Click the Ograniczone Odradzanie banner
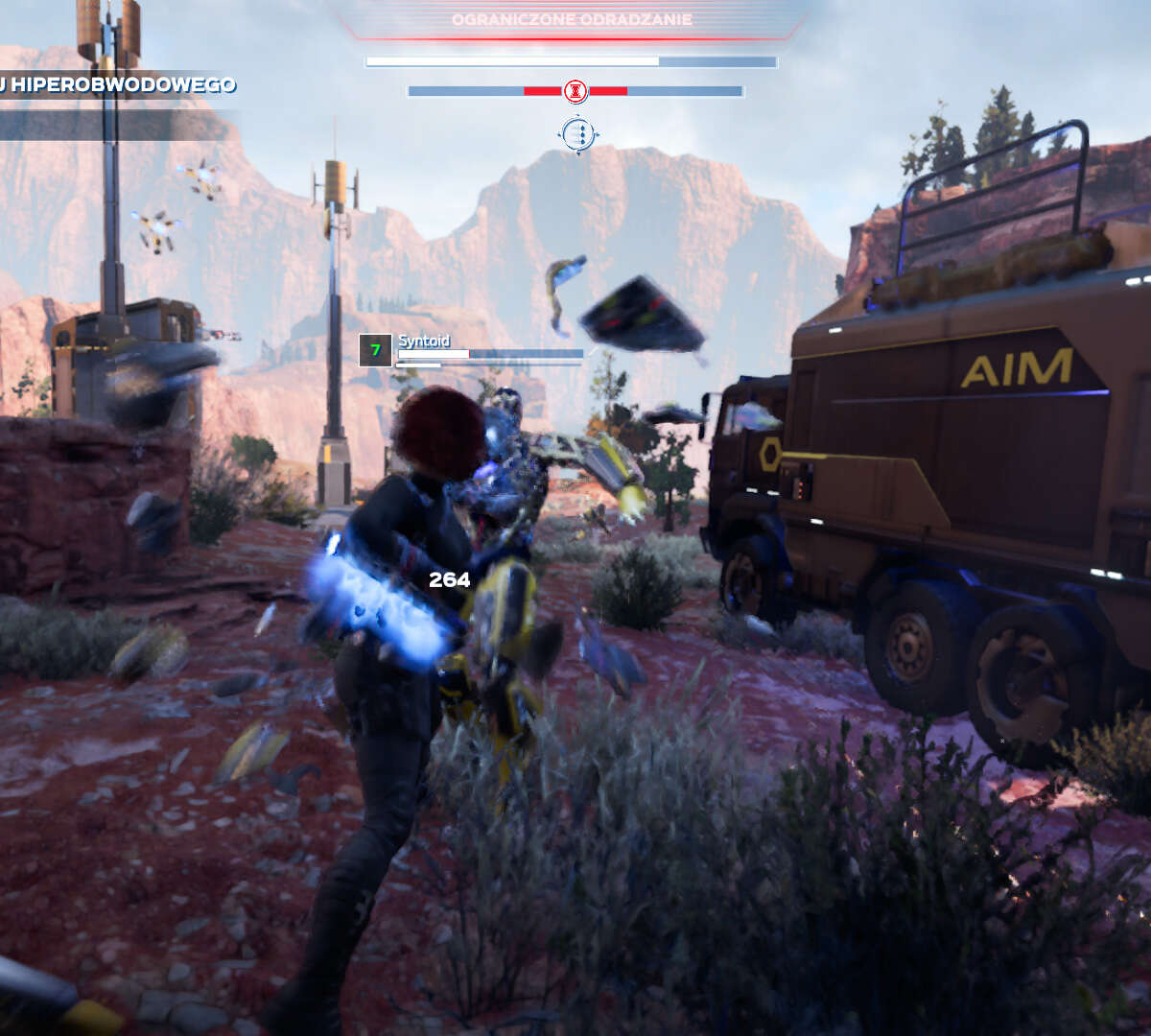 click(x=573, y=19)
